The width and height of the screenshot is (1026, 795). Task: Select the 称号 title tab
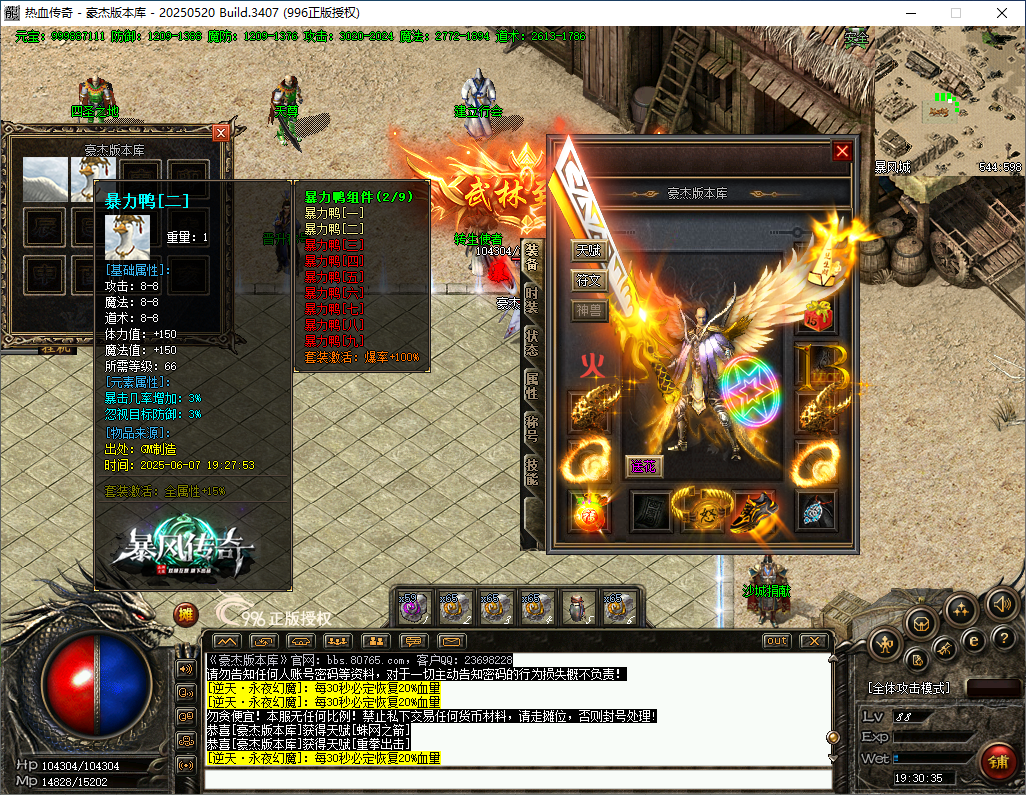[532, 430]
